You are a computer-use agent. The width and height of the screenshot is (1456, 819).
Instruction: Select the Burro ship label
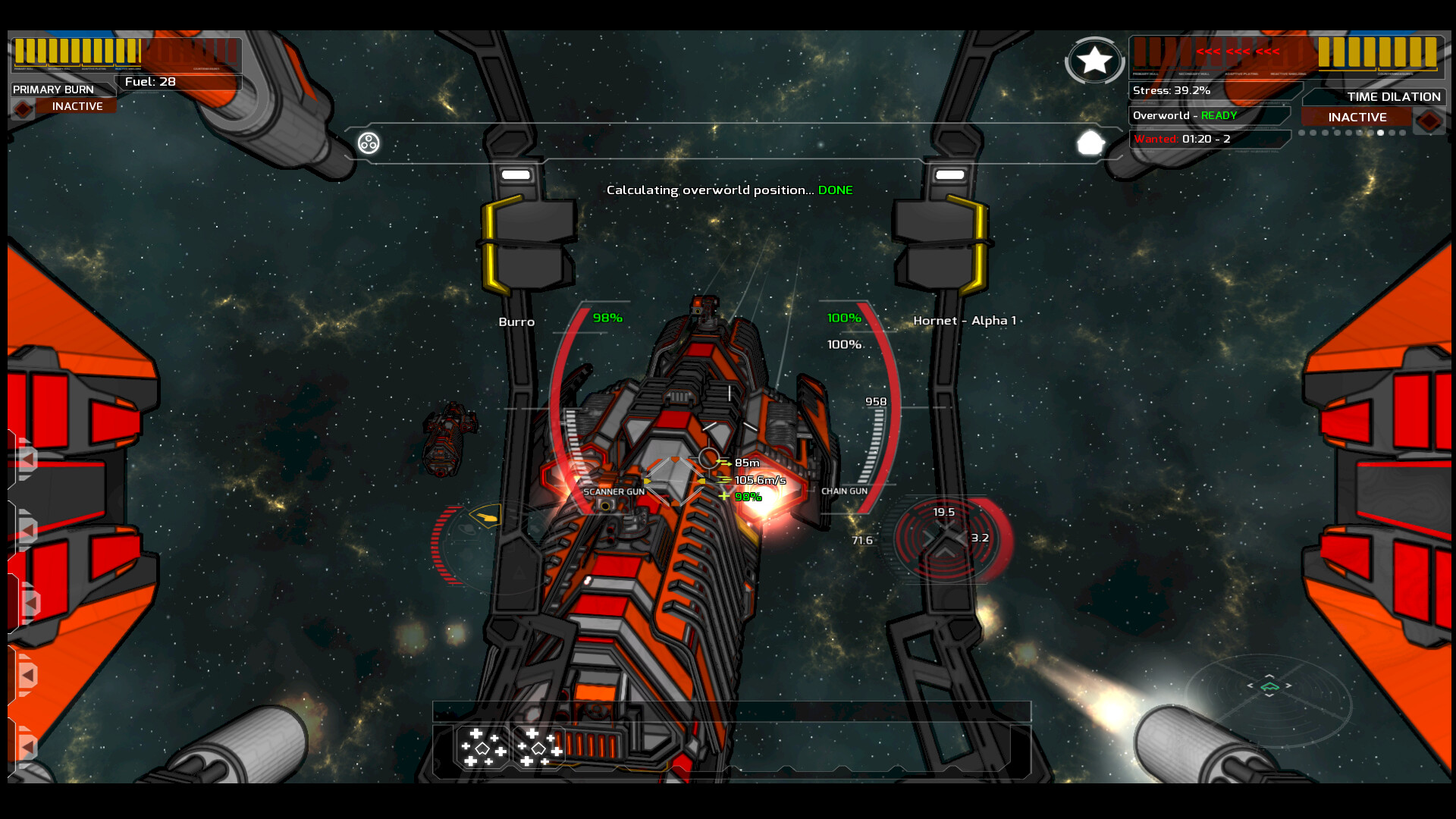[516, 322]
